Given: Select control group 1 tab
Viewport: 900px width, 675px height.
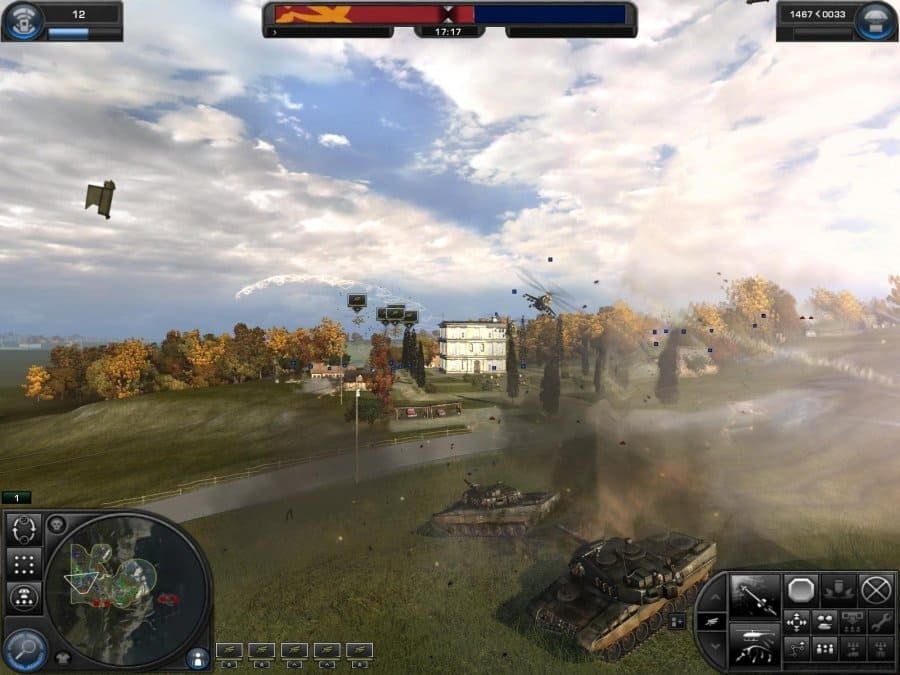Looking at the screenshot, I should pyautogui.click(x=17, y=497).
